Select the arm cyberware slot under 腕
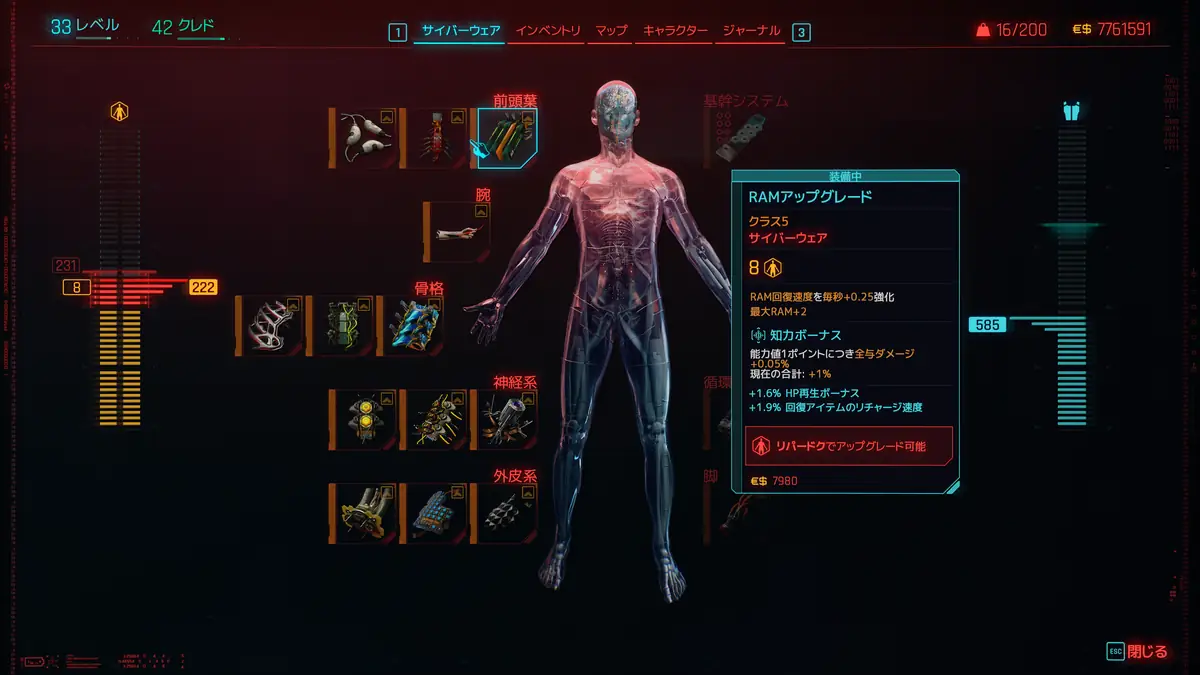Screen dimensions: 1200x675 click(457, 231)
